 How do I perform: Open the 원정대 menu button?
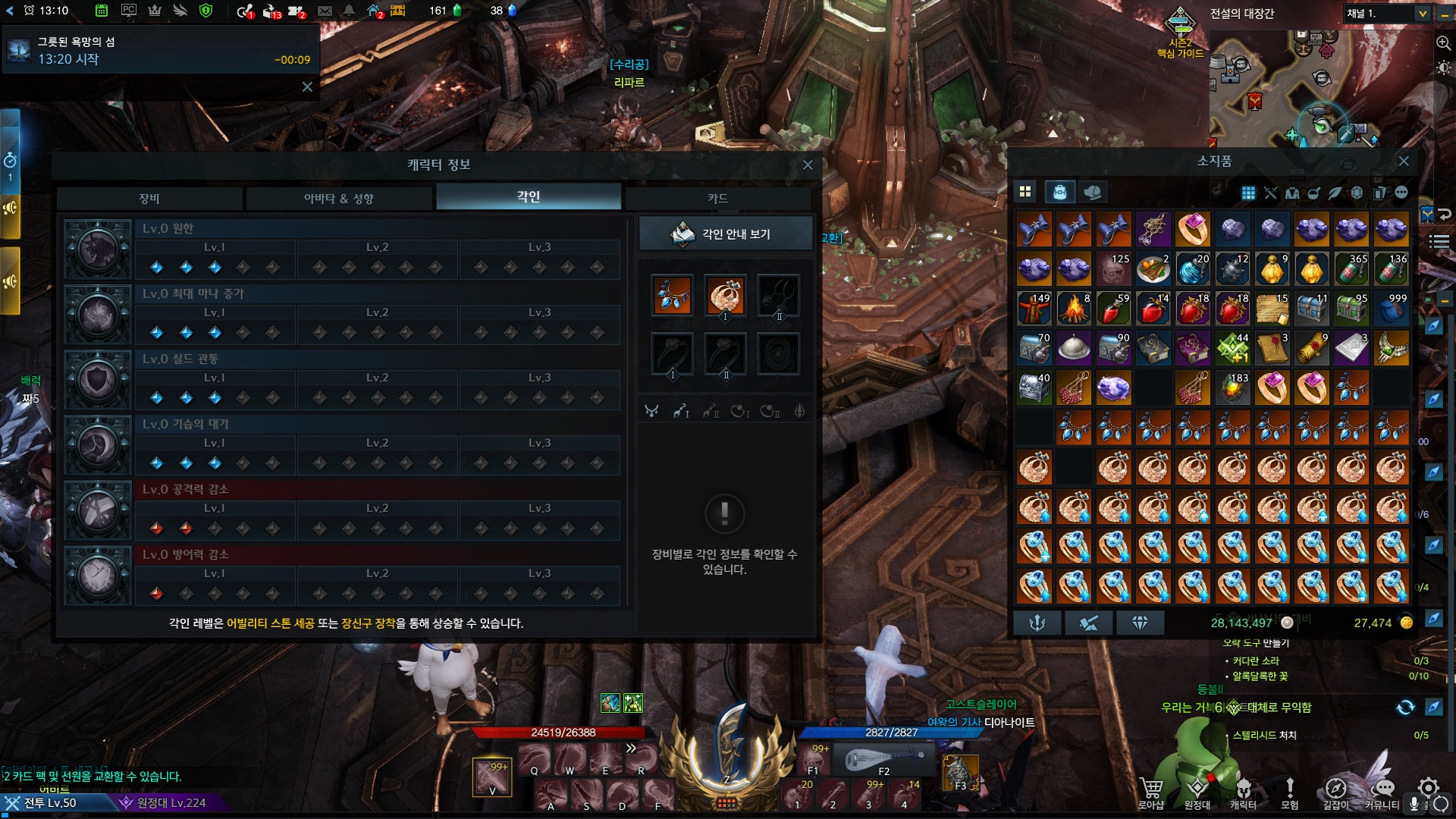1197,791
